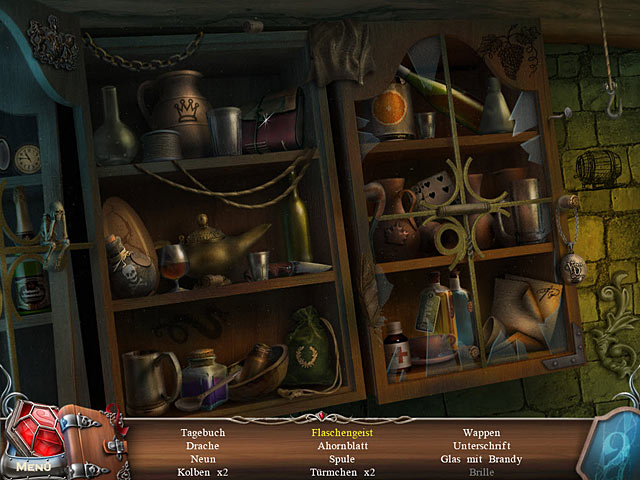Select Tagebuch in the object list
Viewport: 640px width, 480px height.
(x=203, y=433)
